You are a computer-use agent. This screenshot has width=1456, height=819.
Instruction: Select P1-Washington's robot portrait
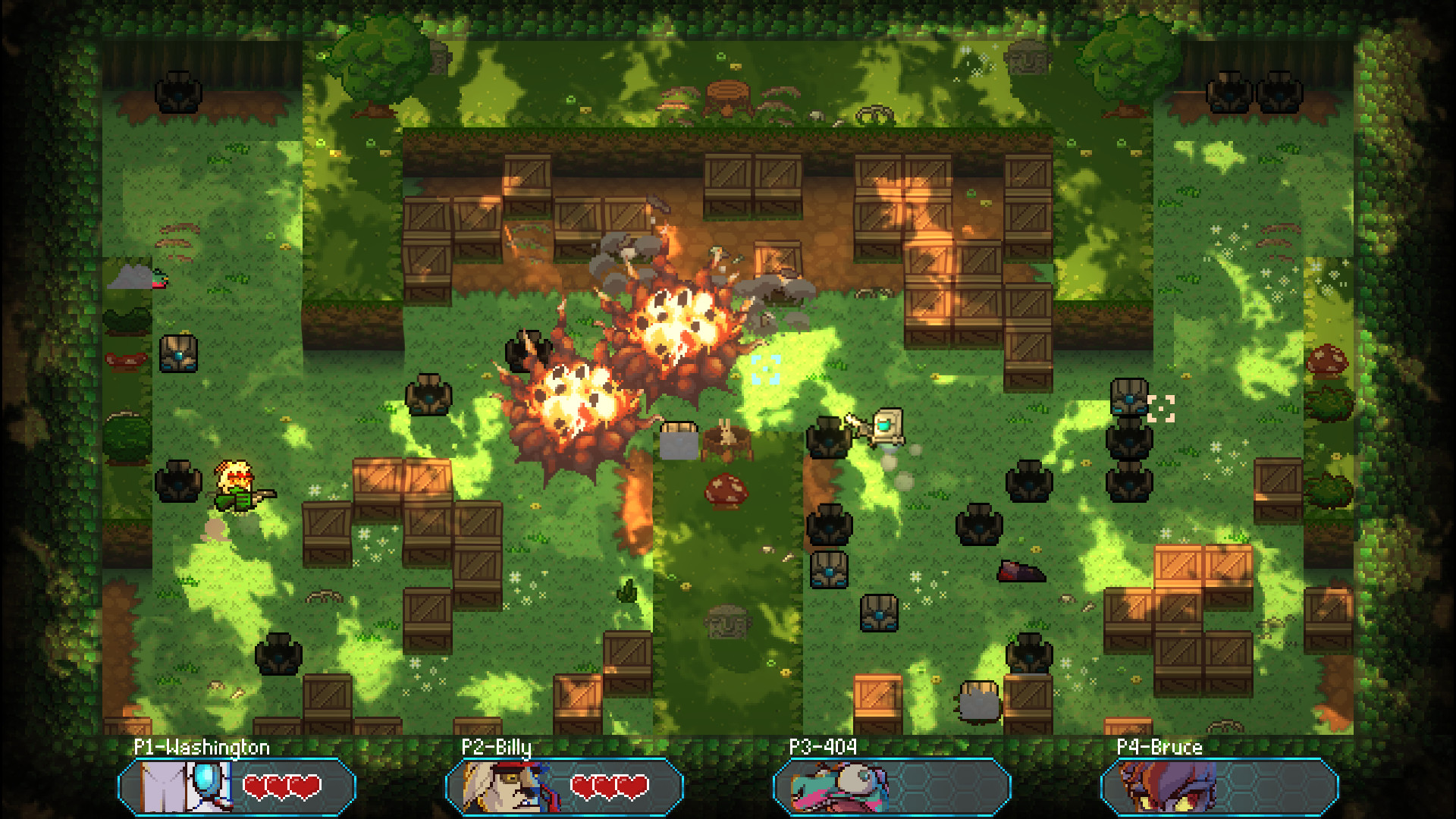[183, 786]
